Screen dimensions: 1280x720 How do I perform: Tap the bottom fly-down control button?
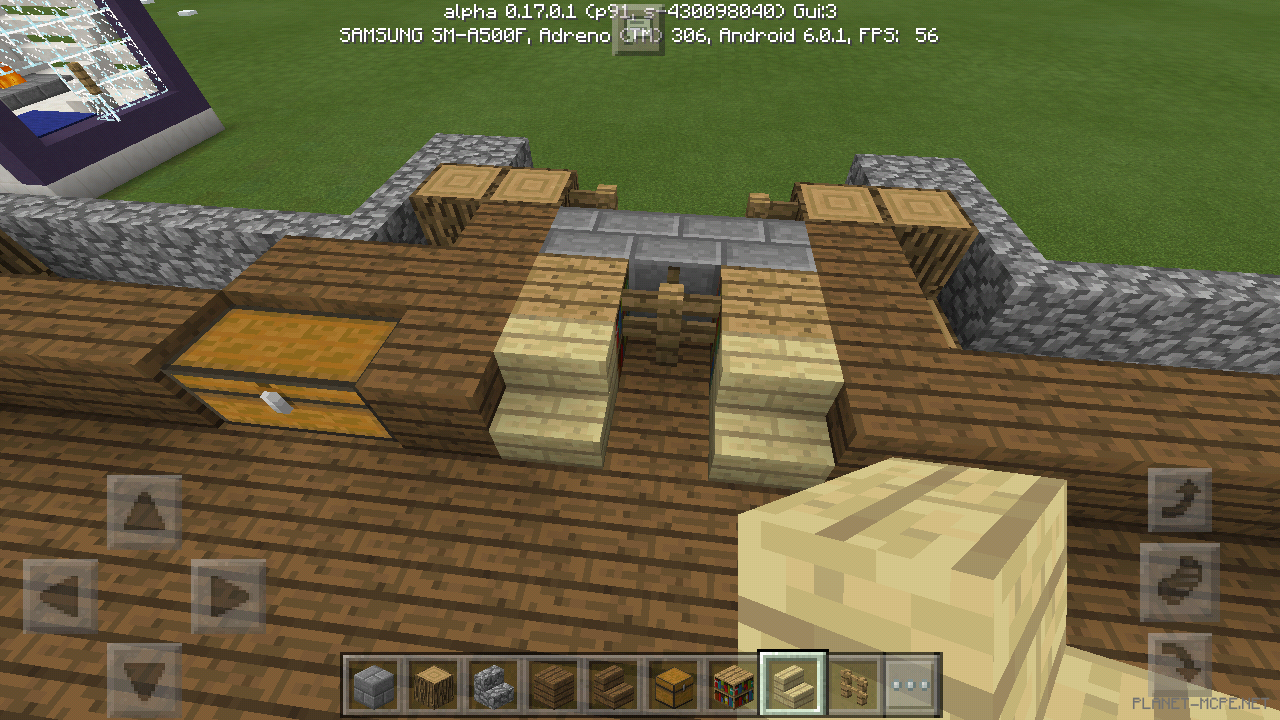click(x=1178, y=664)
